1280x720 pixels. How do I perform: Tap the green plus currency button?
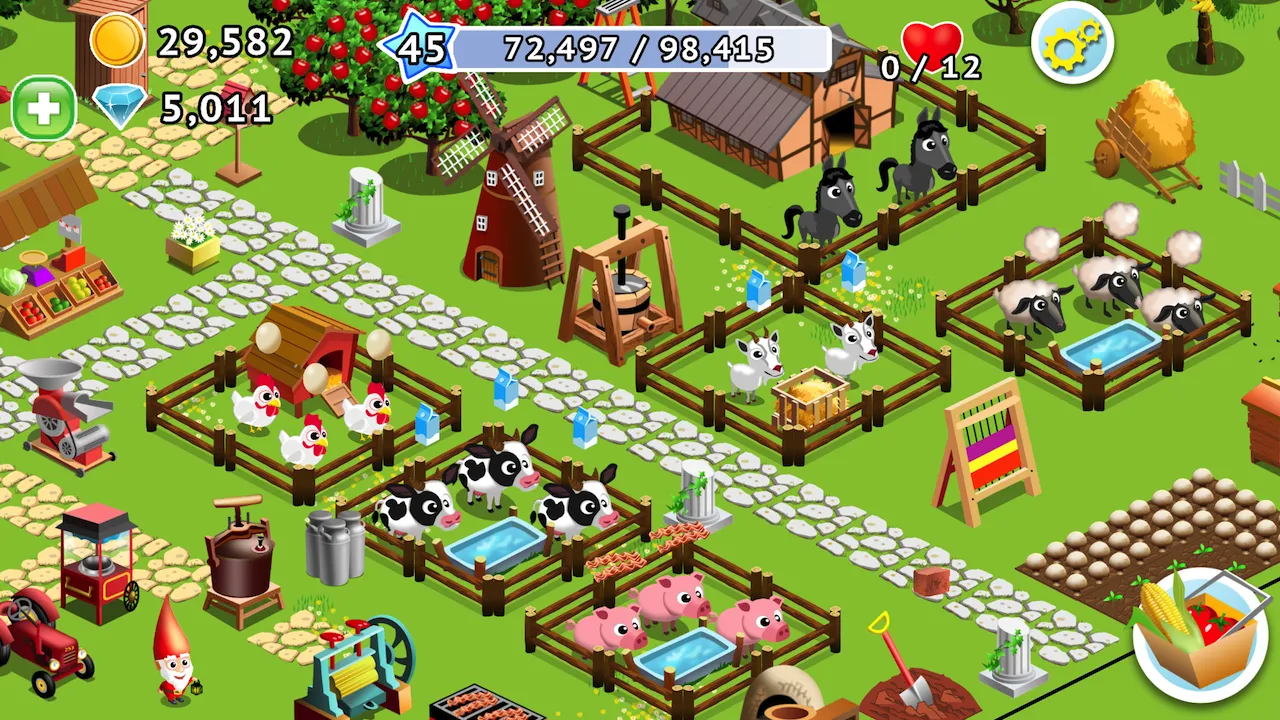(42, 108)
